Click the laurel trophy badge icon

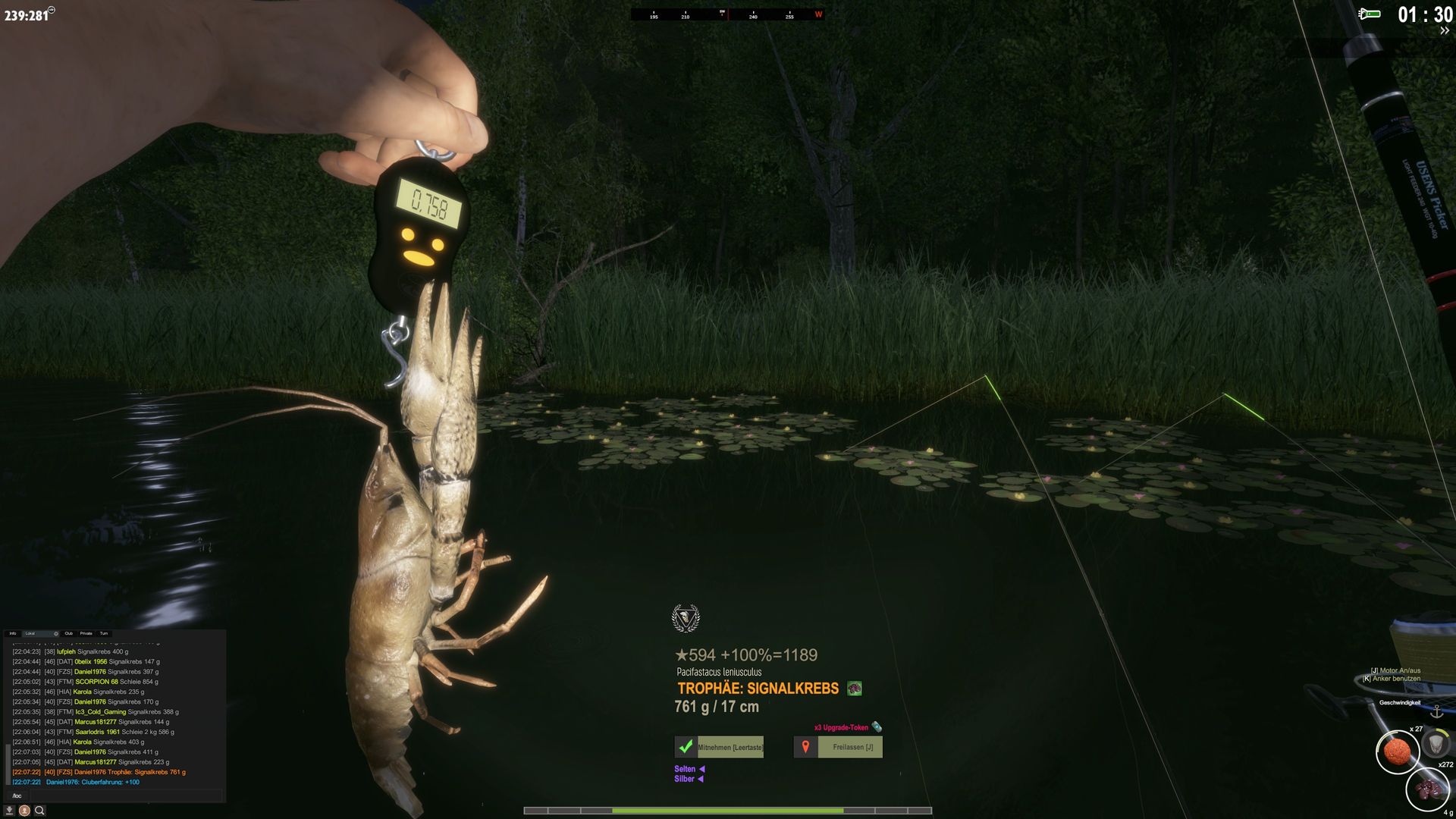(686, 618)
